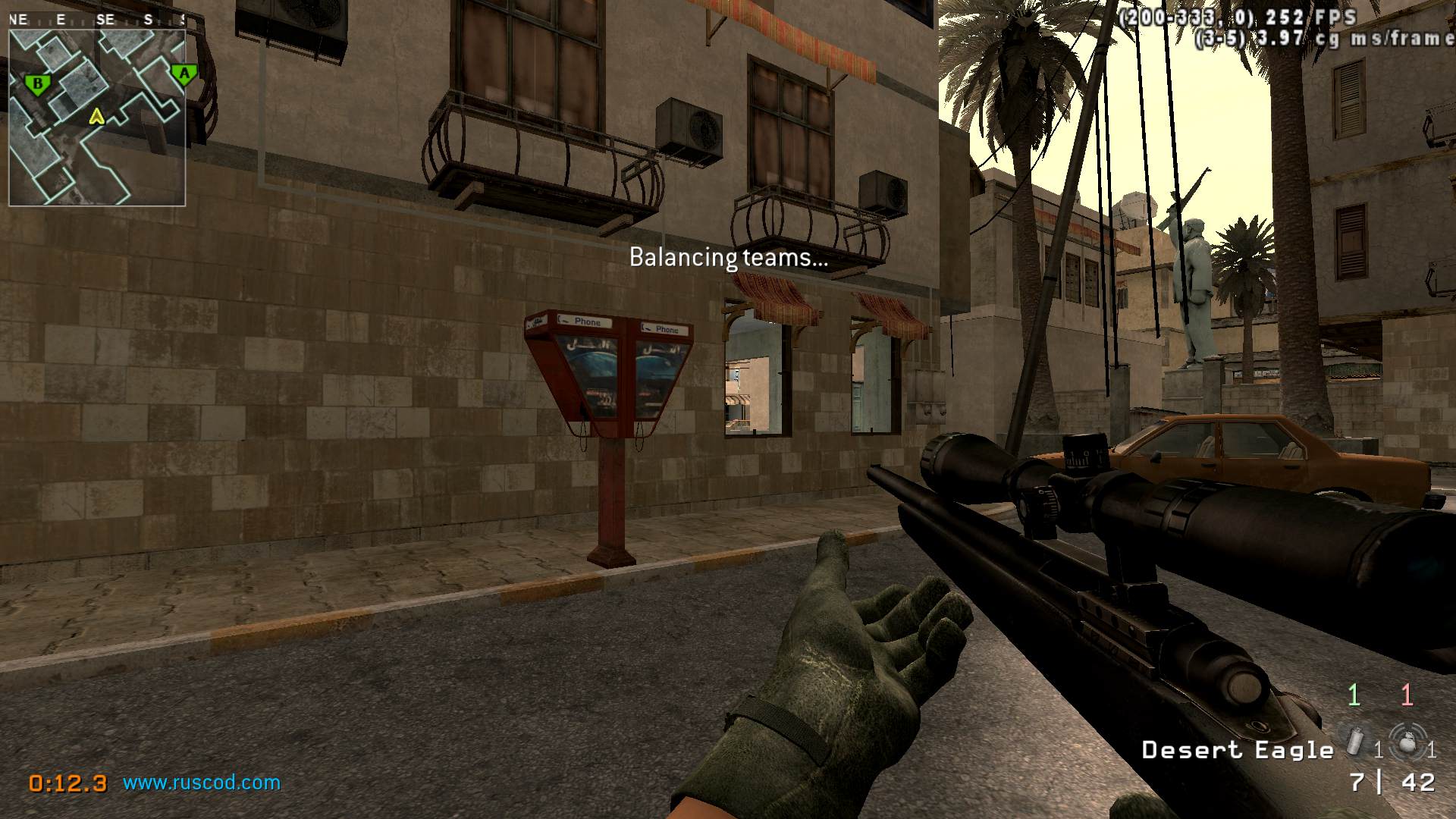Select the frag grenade icon
This screenshot has width=1456, height=819.
pyautogui.click(x=1407, y=741)
